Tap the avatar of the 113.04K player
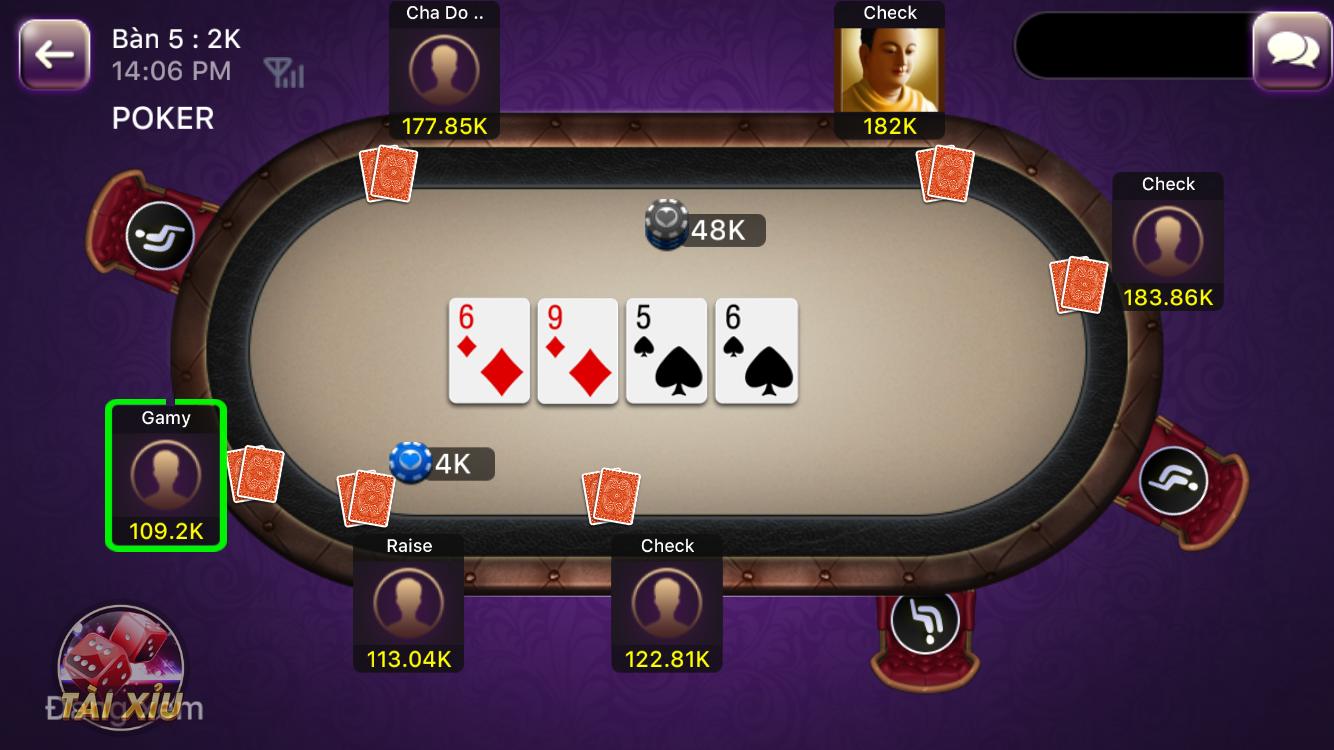This screenshot has height=750, width=1334. tap(408, 601)
